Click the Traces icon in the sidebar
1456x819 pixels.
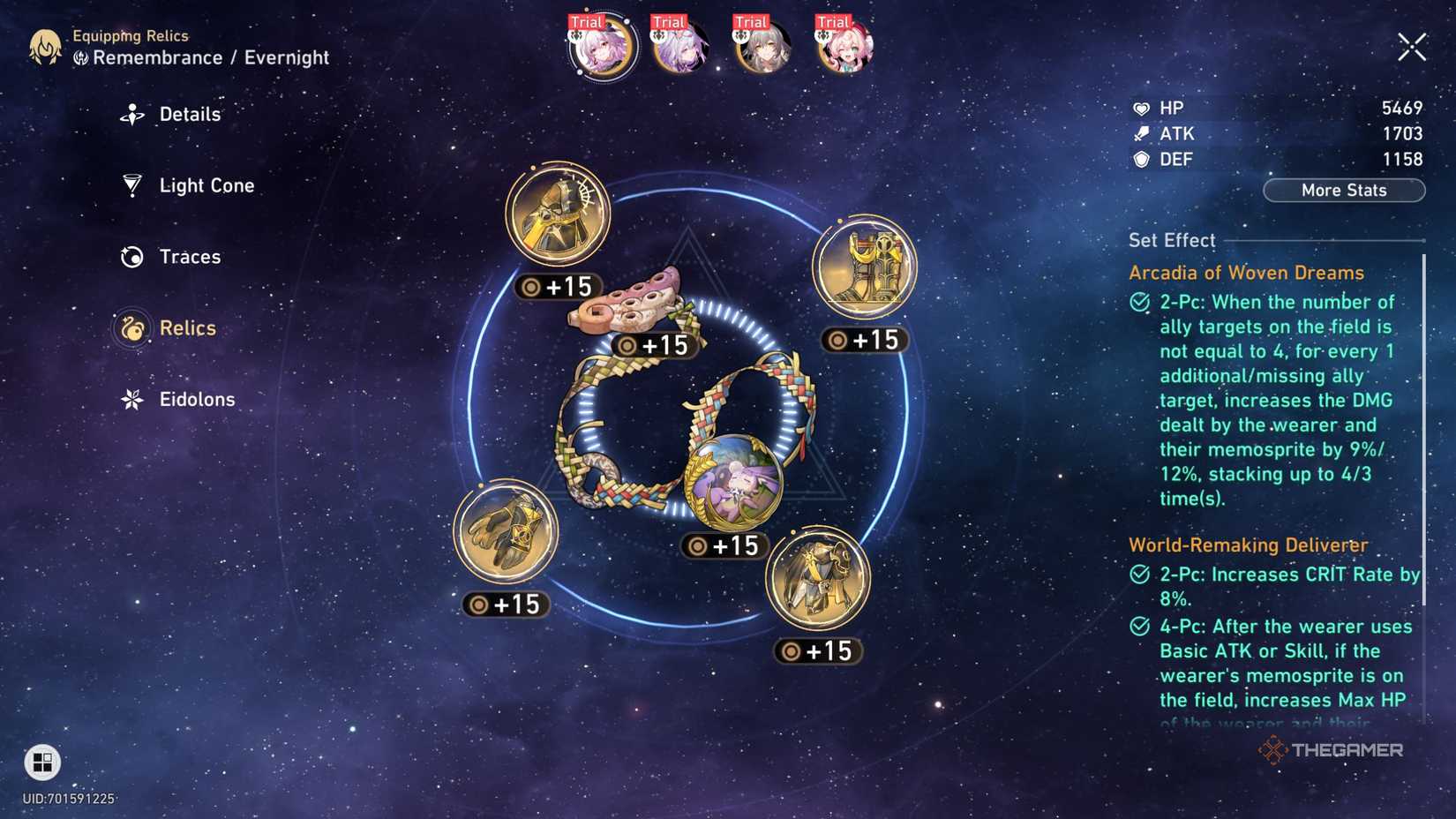tap(131, 256)
